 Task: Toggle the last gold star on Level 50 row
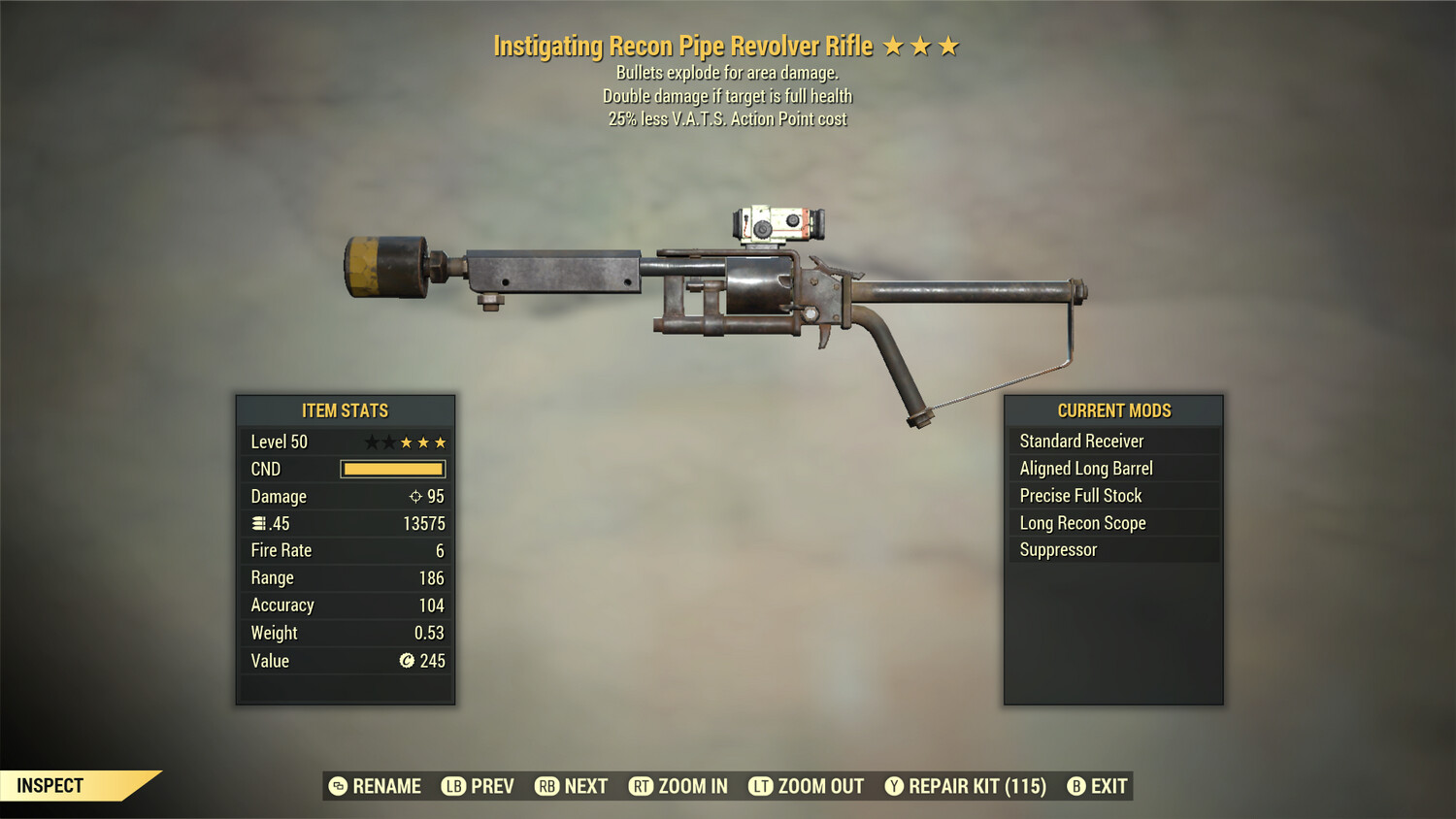coord(442,442)
